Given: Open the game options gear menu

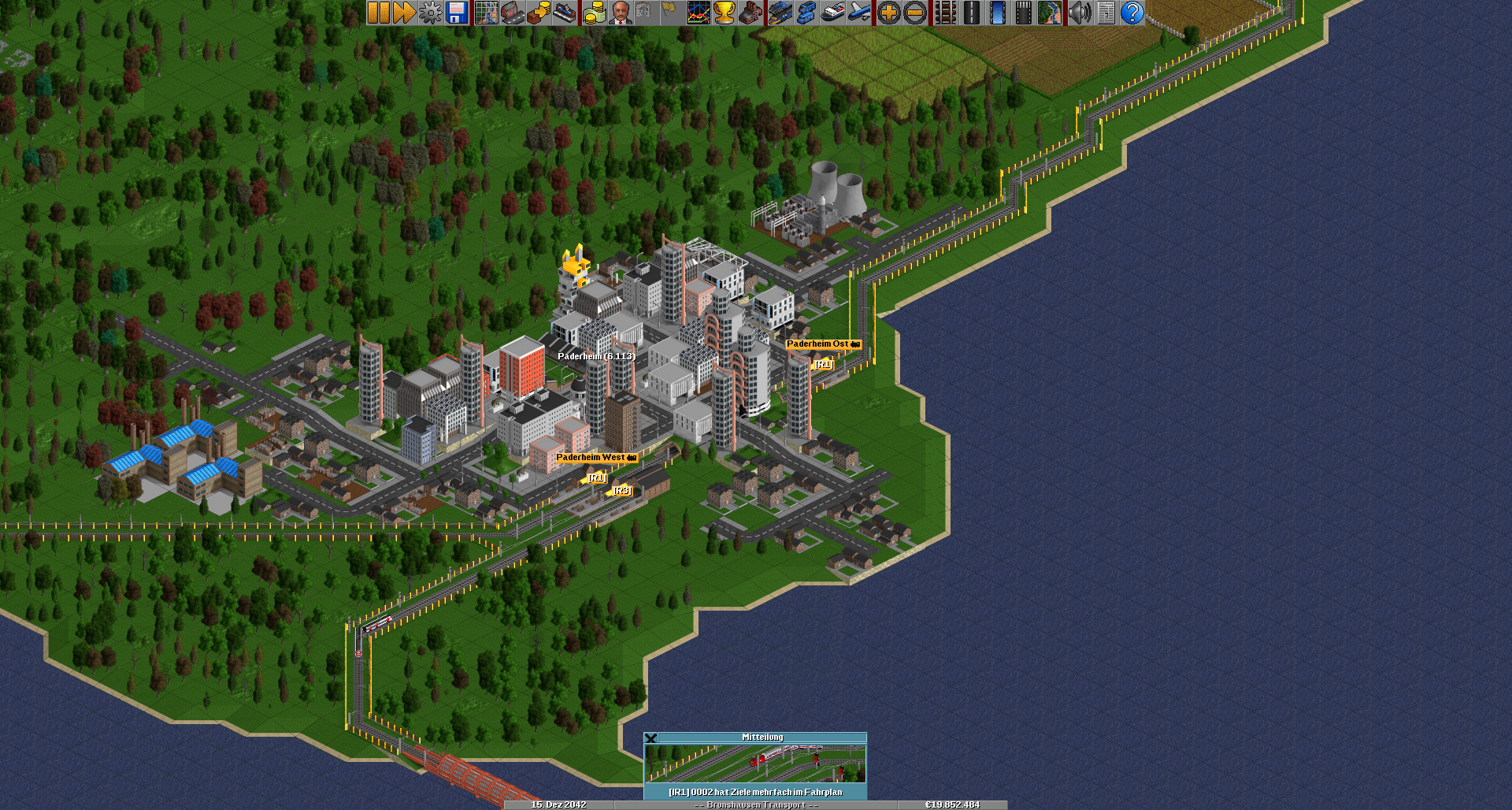Looking at the screenshot, I should [x=430, y=13].
